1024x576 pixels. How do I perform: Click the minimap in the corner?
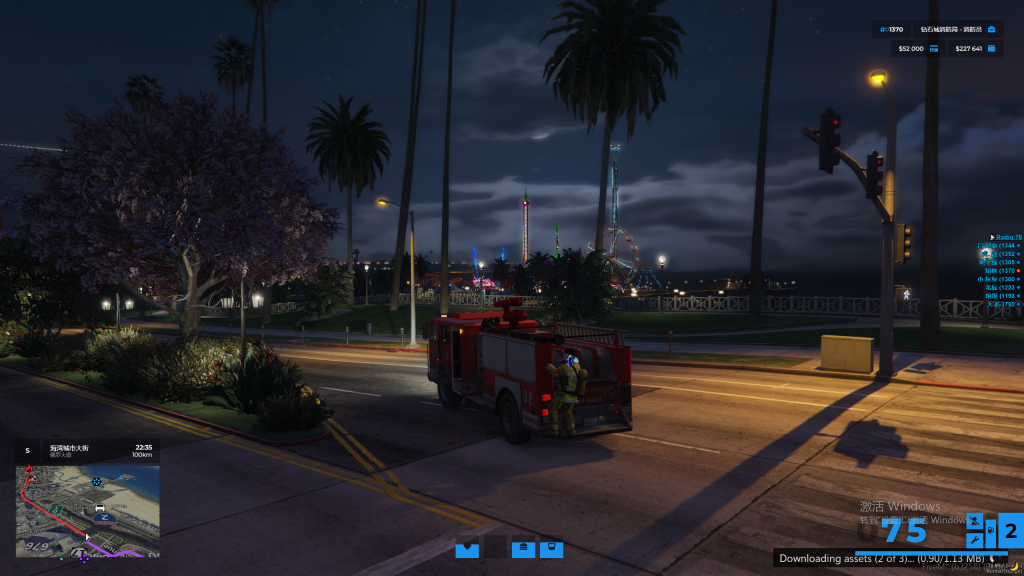tap(88, 510)
